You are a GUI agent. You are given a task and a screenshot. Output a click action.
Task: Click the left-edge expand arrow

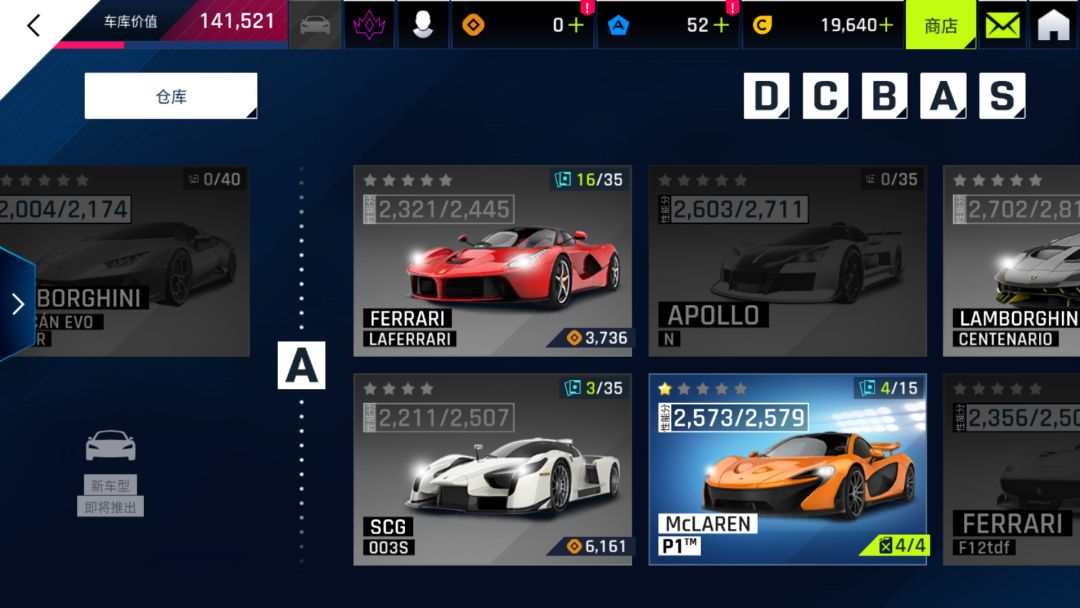tap(17, 304)
